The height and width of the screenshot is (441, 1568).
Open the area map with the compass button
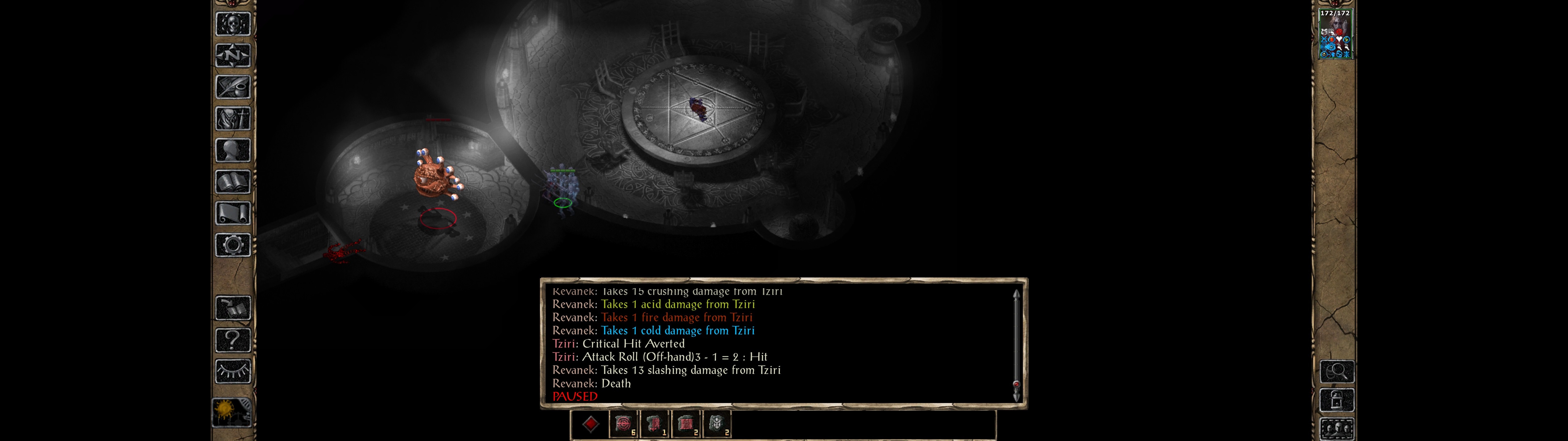[x=232, y=56]
